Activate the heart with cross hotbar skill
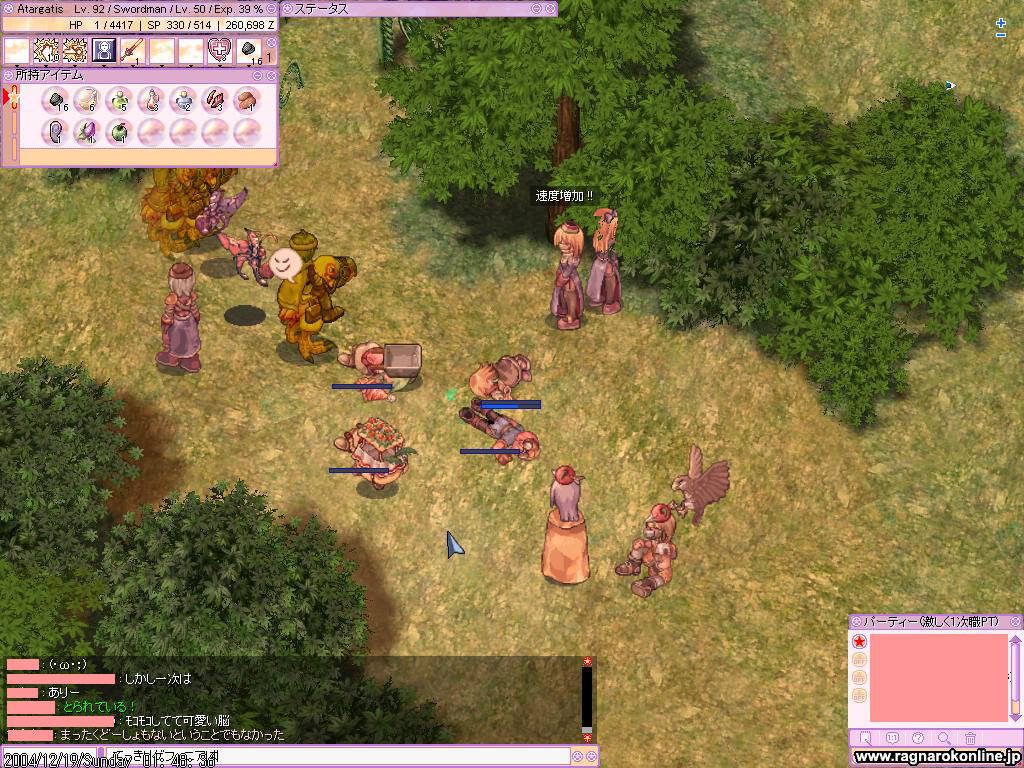The height and width of the screenshot is (768, 1024). coord(219,50)
